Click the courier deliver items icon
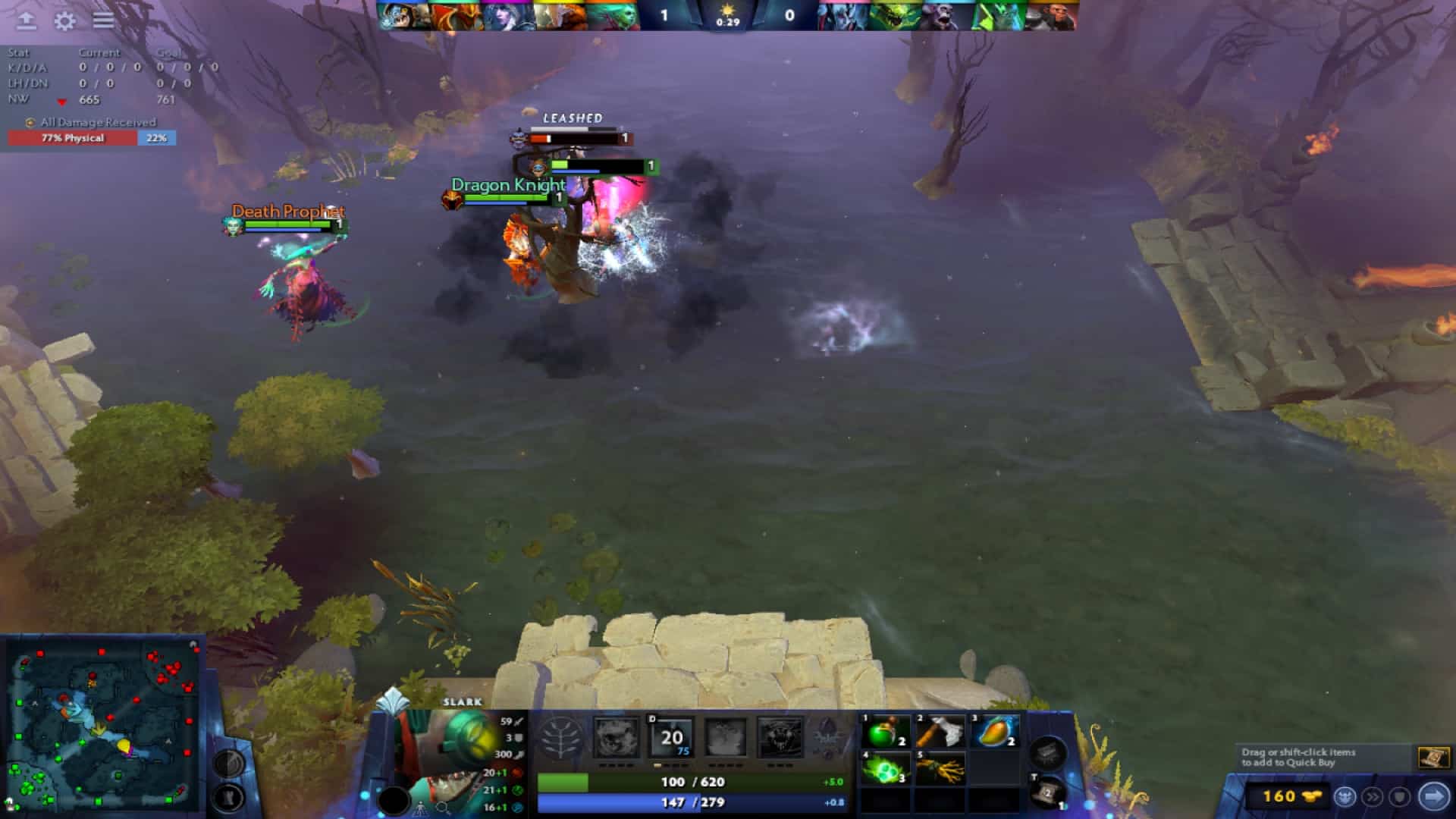Image resolution: width=1456 pixels, height=819 pixels. (1345, 796)
